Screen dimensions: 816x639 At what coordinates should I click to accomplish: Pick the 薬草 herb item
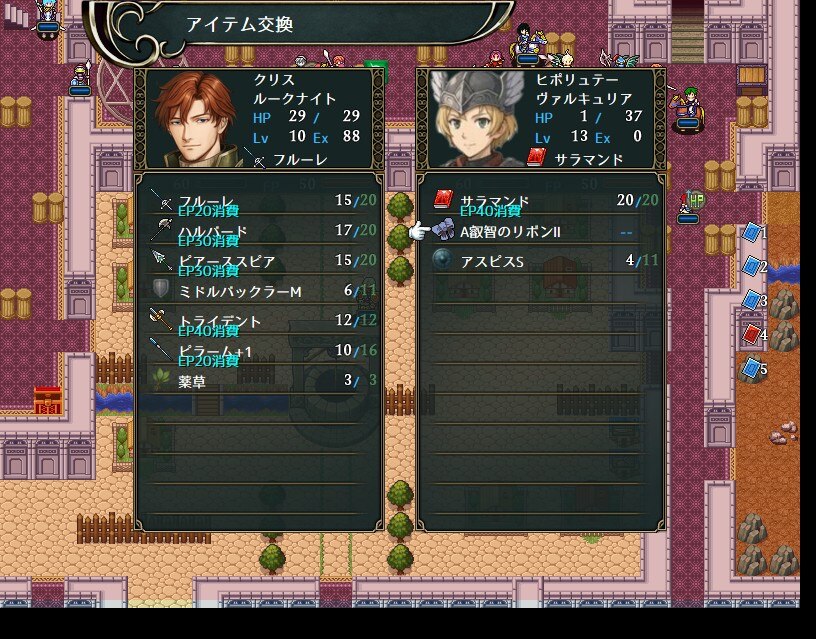click(260, 380)
